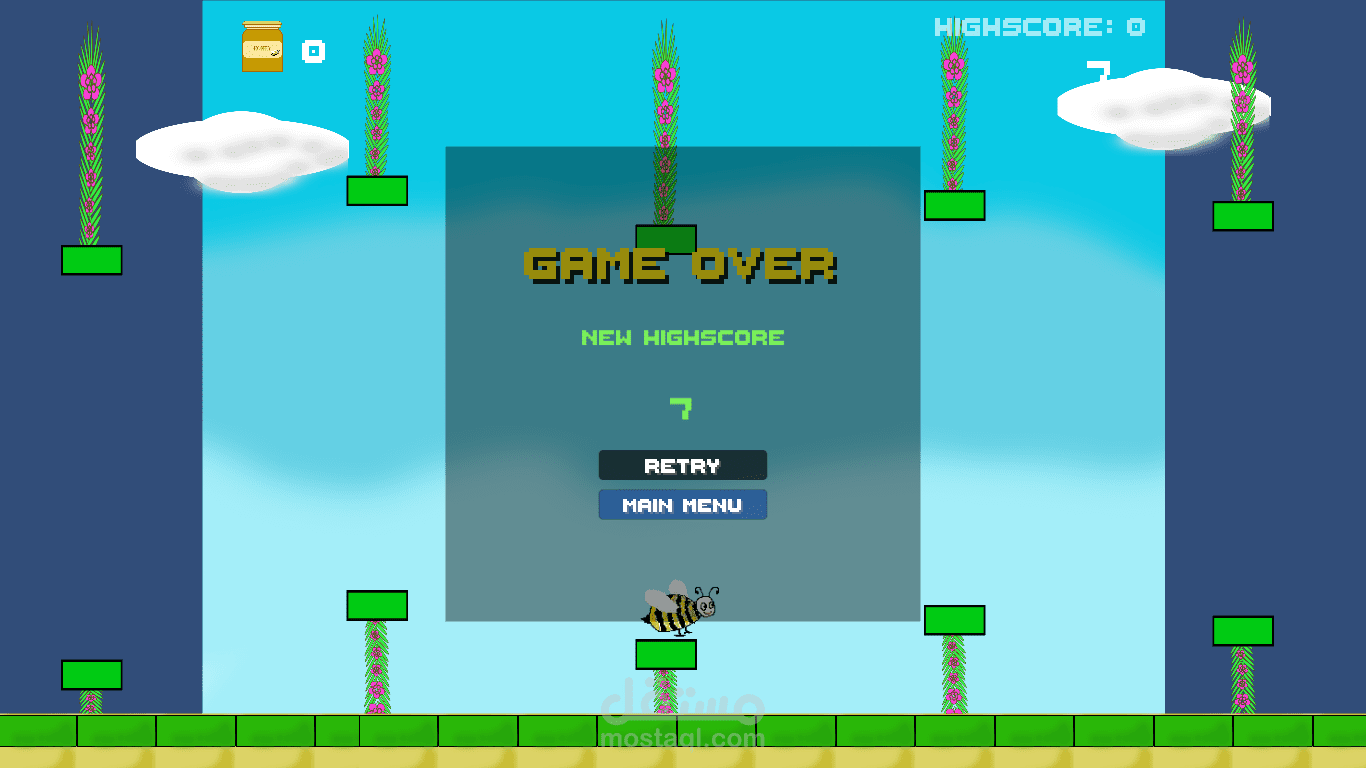Click the cloud on the left side

tap(240, 150)
